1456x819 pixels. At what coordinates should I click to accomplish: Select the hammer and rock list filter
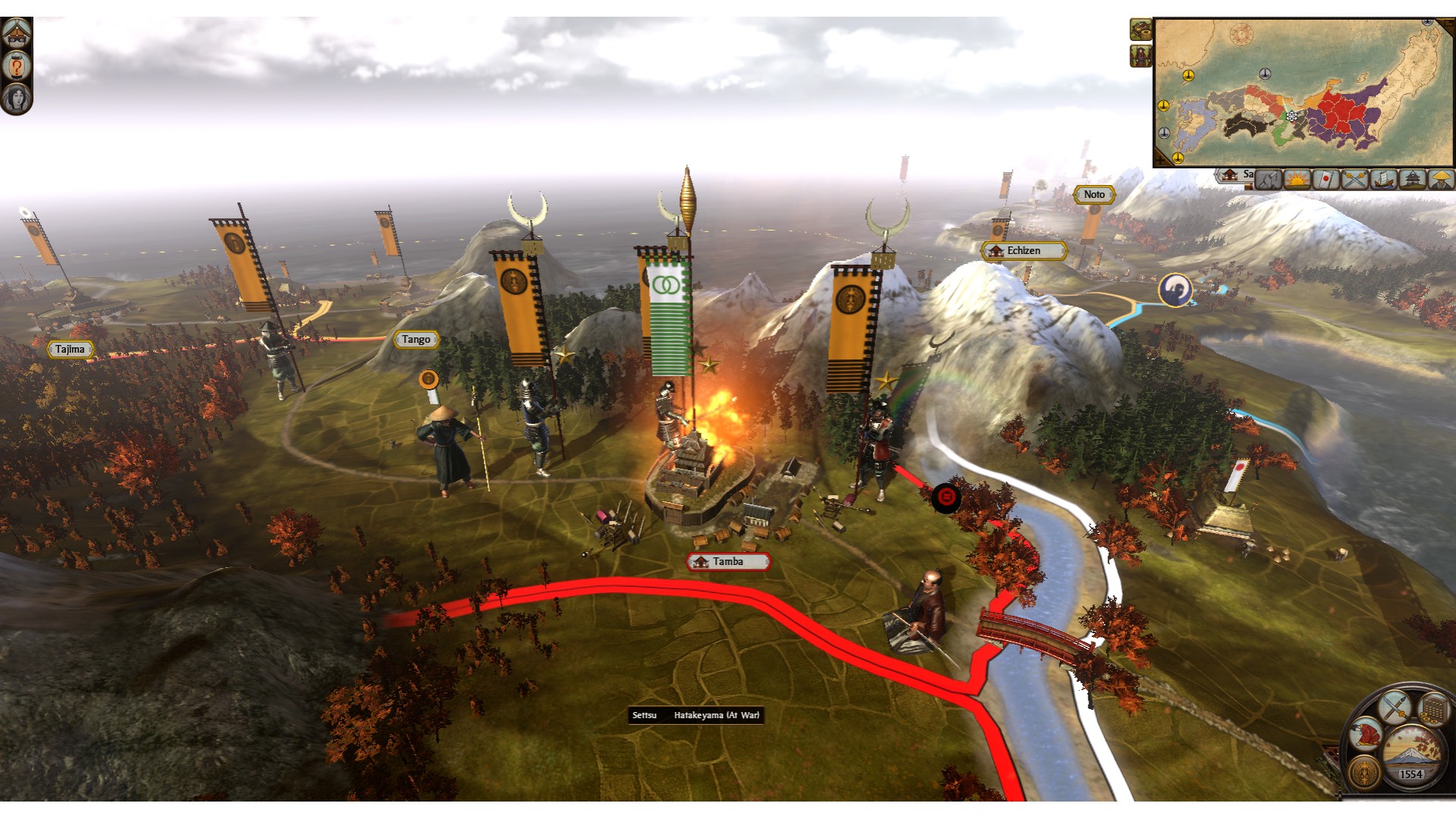[1268, 180]
